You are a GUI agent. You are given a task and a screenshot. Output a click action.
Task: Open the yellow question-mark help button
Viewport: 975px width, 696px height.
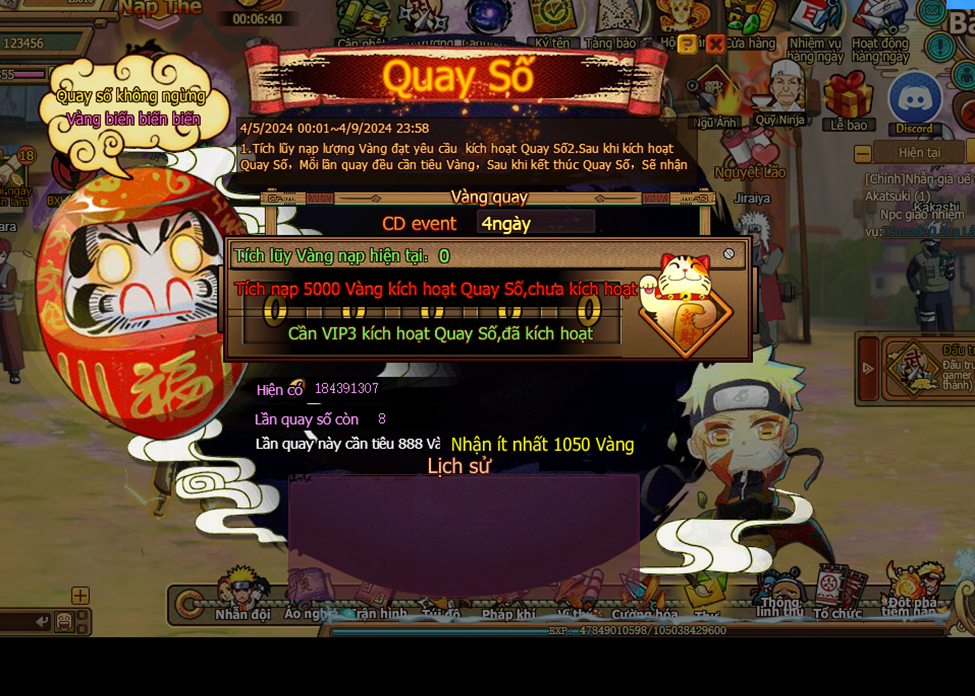(687, 44)
